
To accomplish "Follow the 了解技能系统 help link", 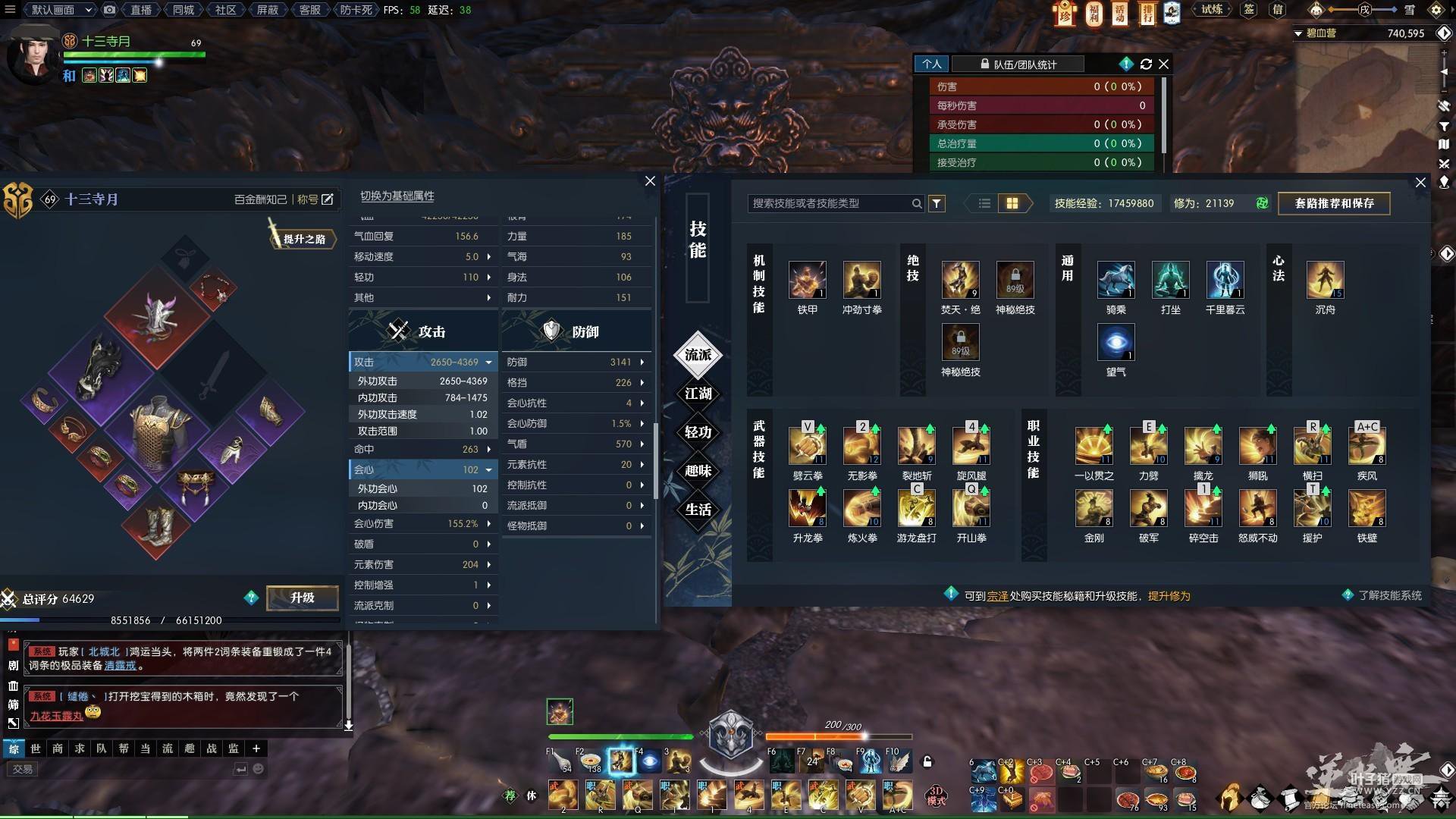I will coord(1389,595).
